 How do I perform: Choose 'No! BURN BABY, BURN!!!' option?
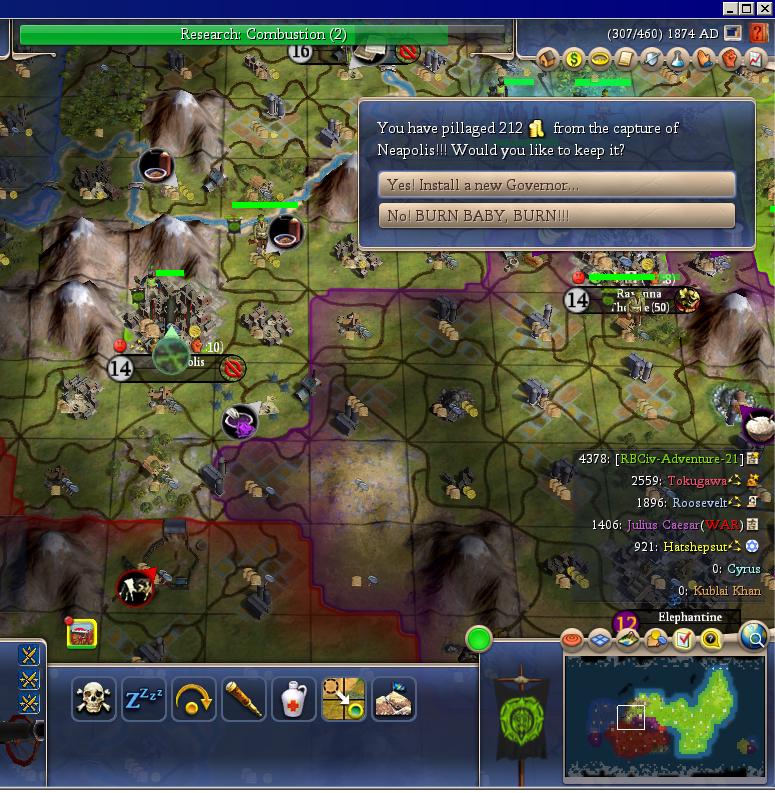(x=556, y=216)
